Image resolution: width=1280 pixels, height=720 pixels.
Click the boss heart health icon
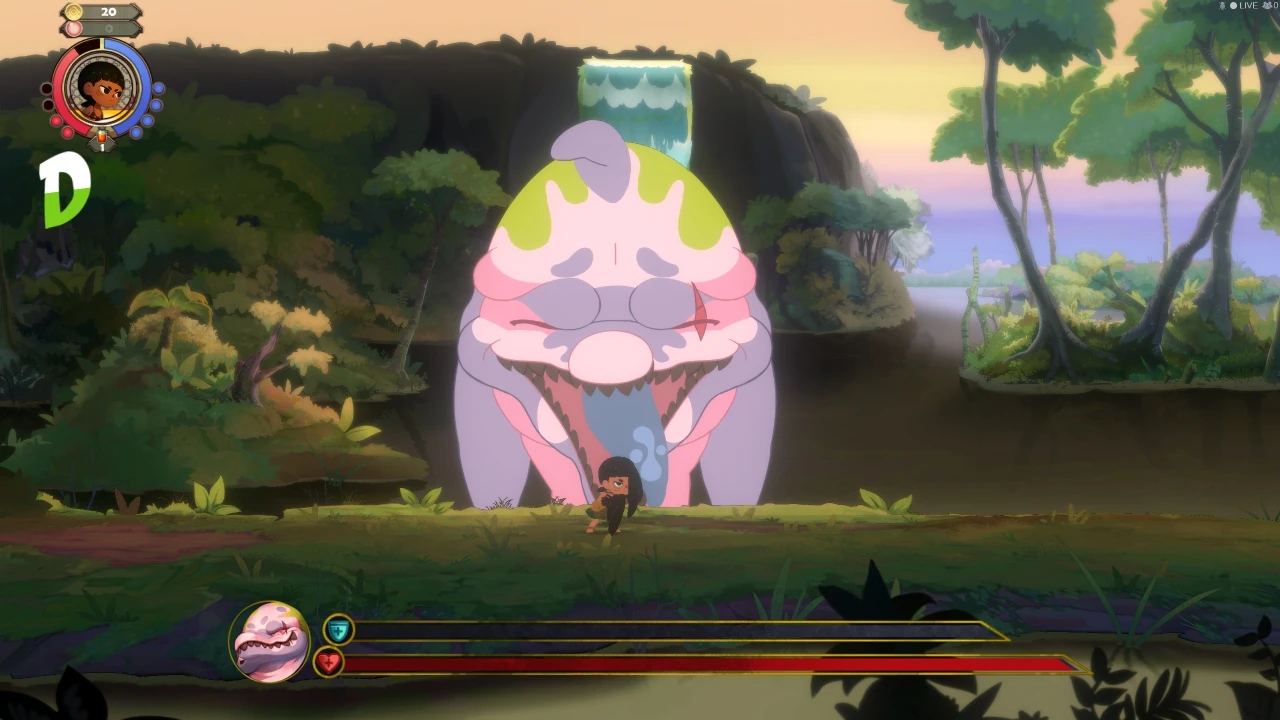pyautogui.click(x=329, y=661)
